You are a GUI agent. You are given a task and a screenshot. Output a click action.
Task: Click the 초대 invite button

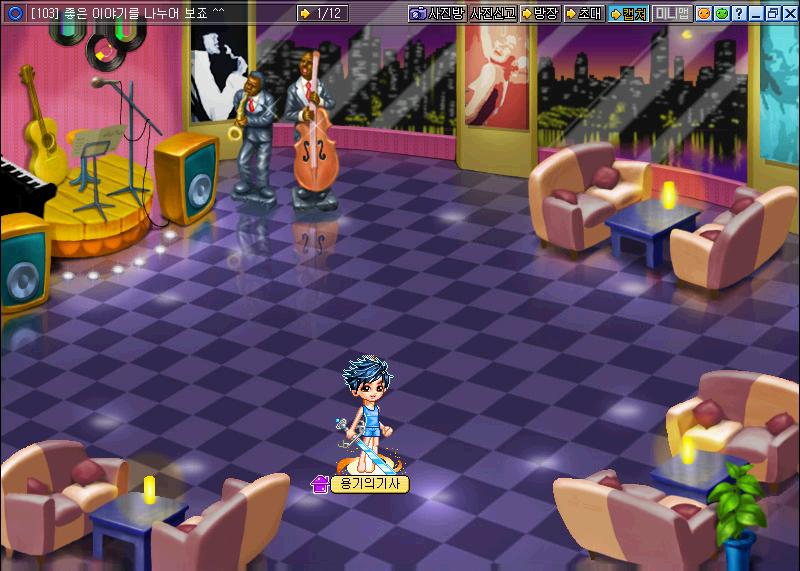pyautogui.click(x=583, y=14)
